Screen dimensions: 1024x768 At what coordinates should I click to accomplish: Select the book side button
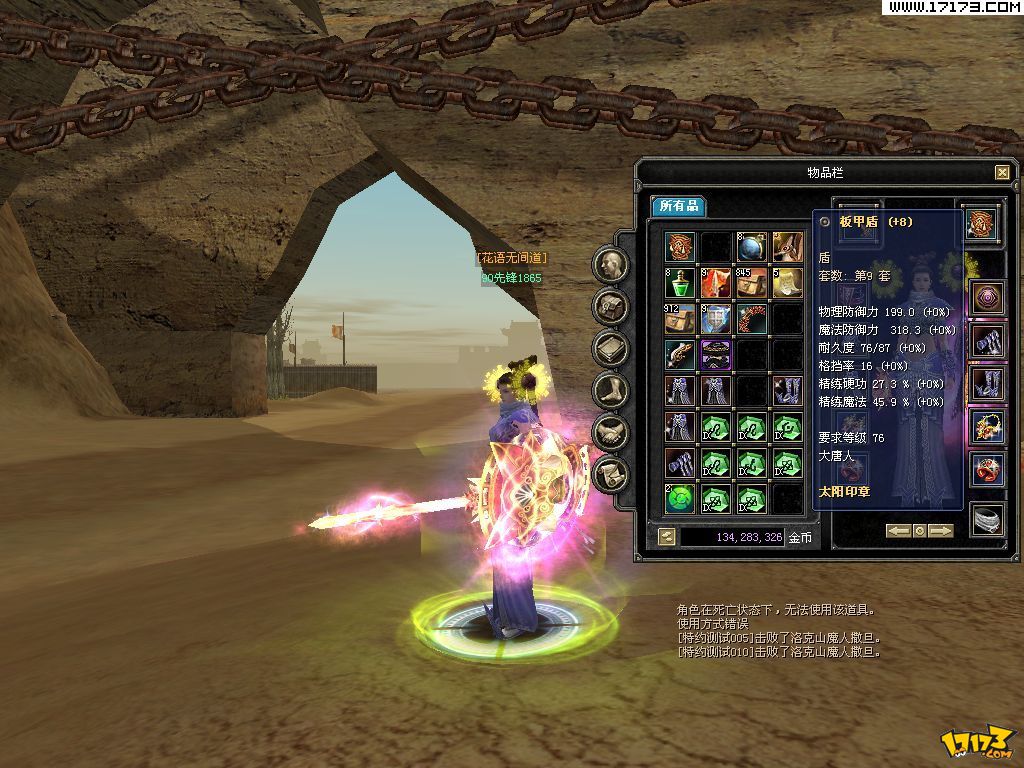610,349
